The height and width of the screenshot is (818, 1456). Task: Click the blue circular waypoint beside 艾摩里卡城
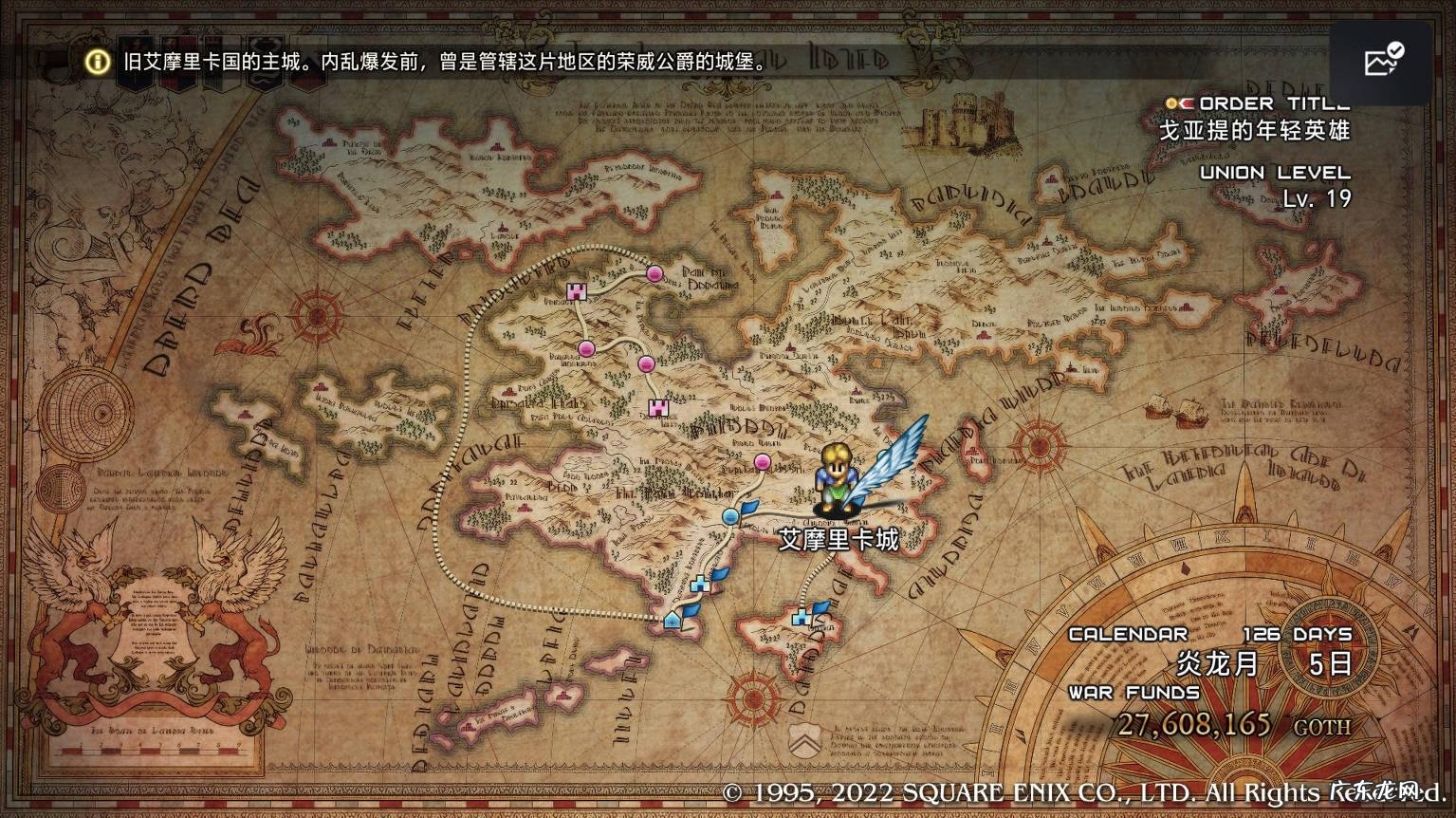click(x=730, y=516)
